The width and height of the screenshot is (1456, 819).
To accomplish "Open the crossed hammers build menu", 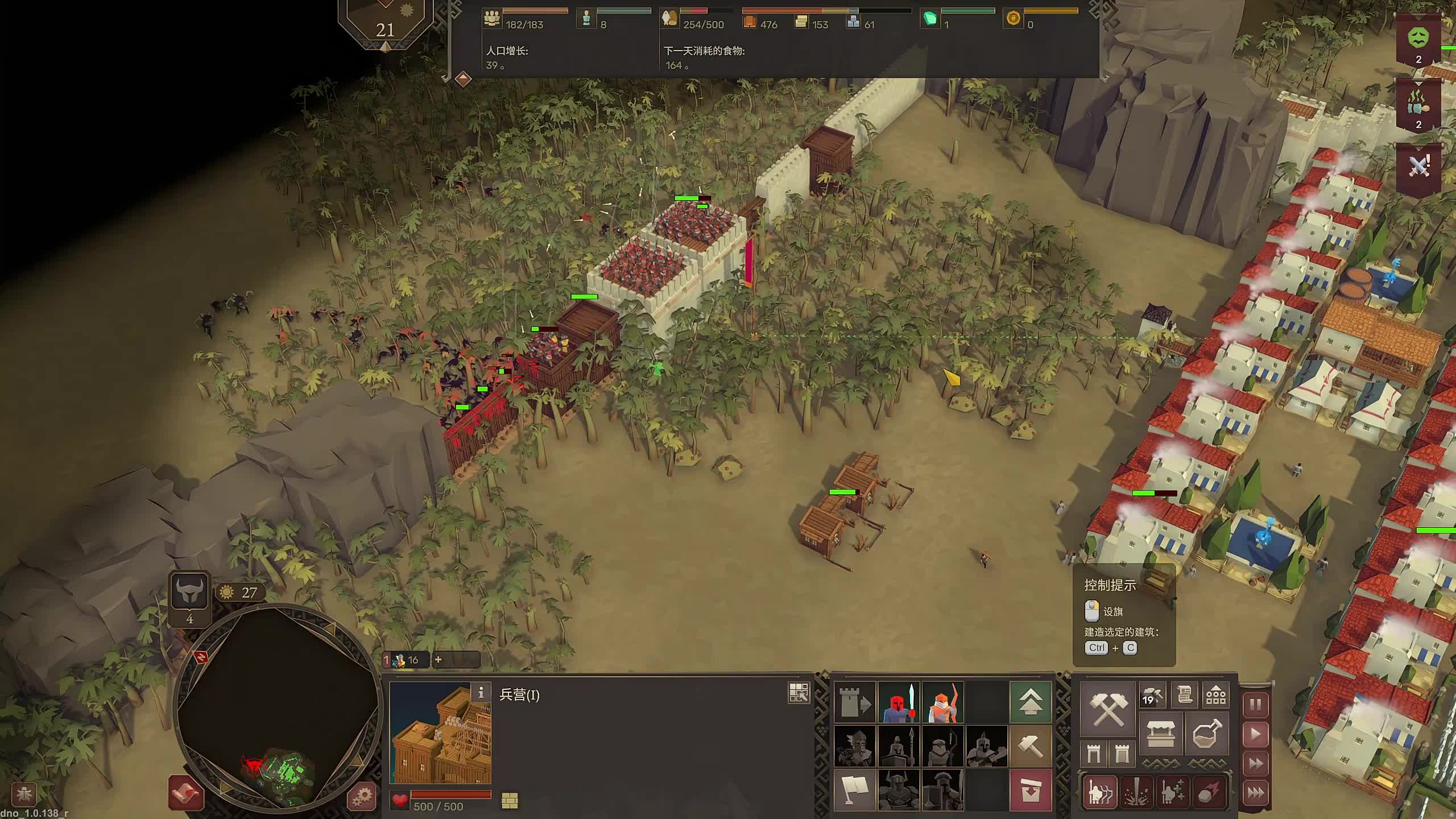I will 1107,709.
